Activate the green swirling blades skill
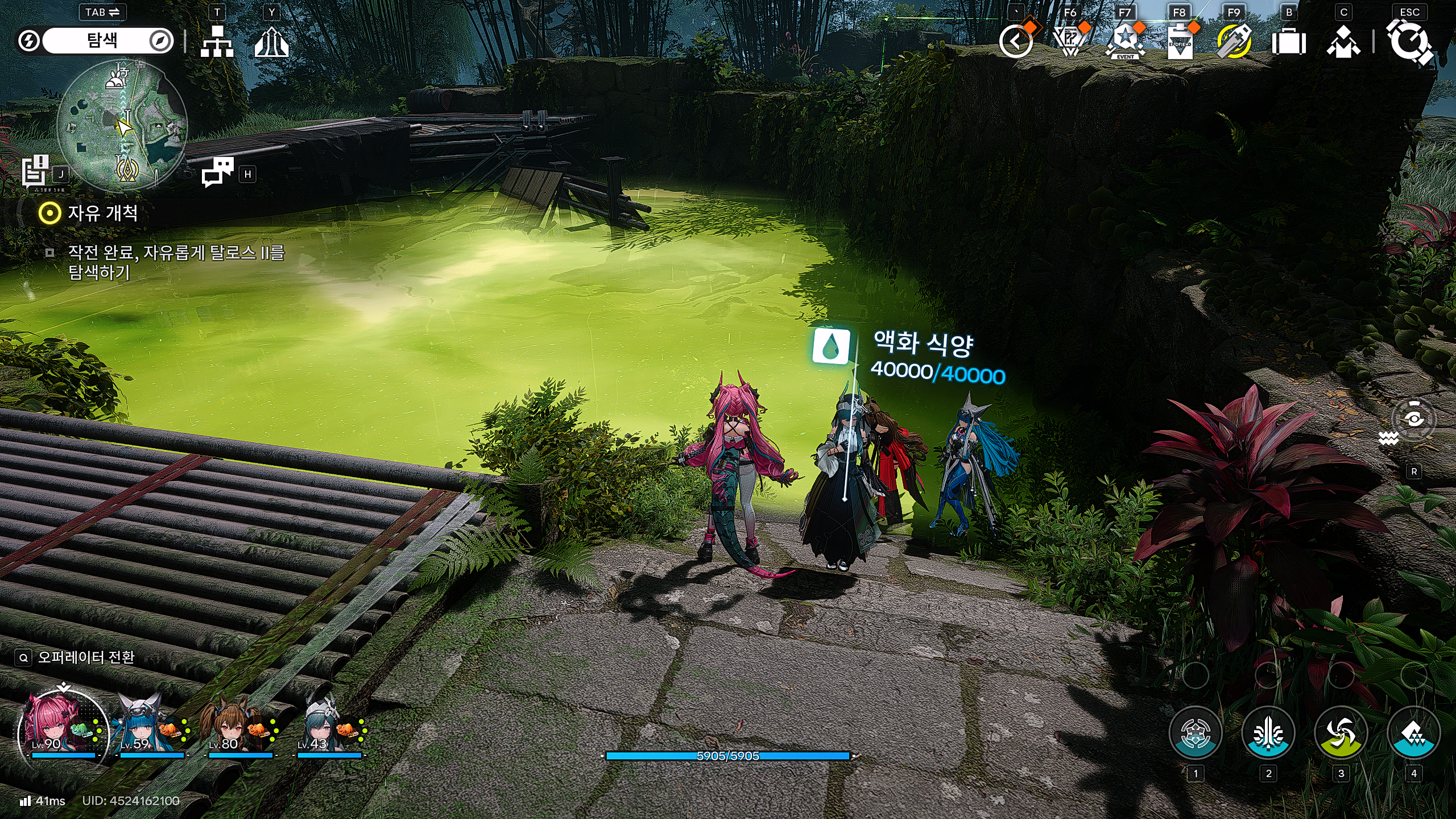 click(x=1341, y=733)
